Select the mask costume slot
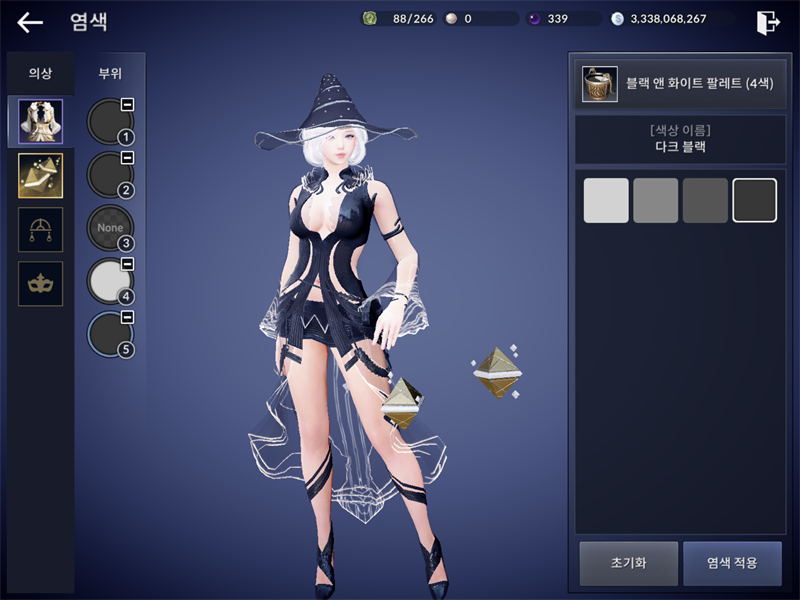The height and width of the screenshot is (600, 800). (x=41, y=284)
